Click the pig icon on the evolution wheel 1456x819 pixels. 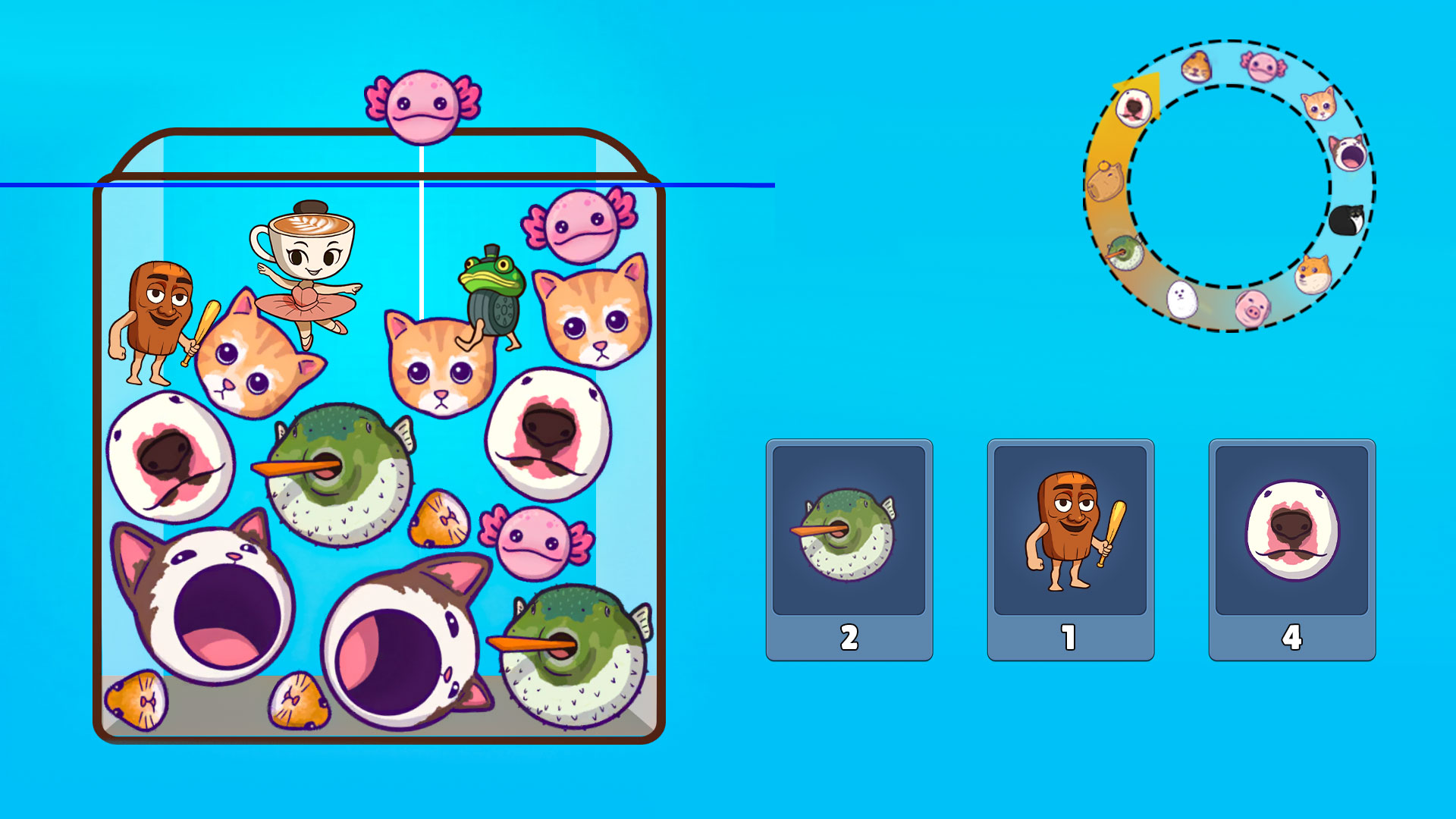[1252, 308]
